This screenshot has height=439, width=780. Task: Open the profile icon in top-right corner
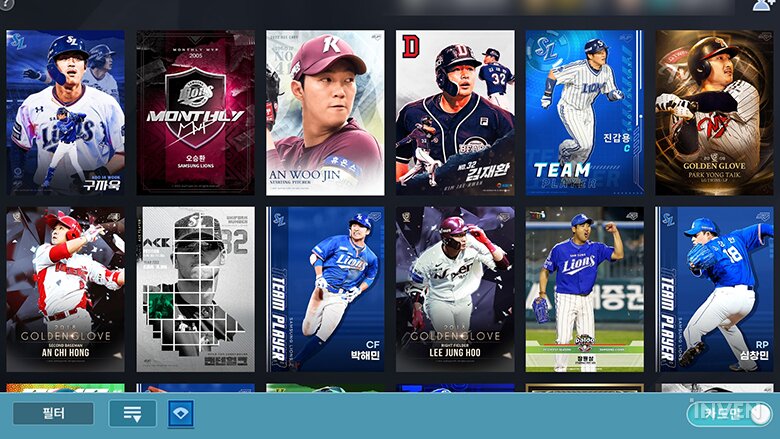coord(762,6)
